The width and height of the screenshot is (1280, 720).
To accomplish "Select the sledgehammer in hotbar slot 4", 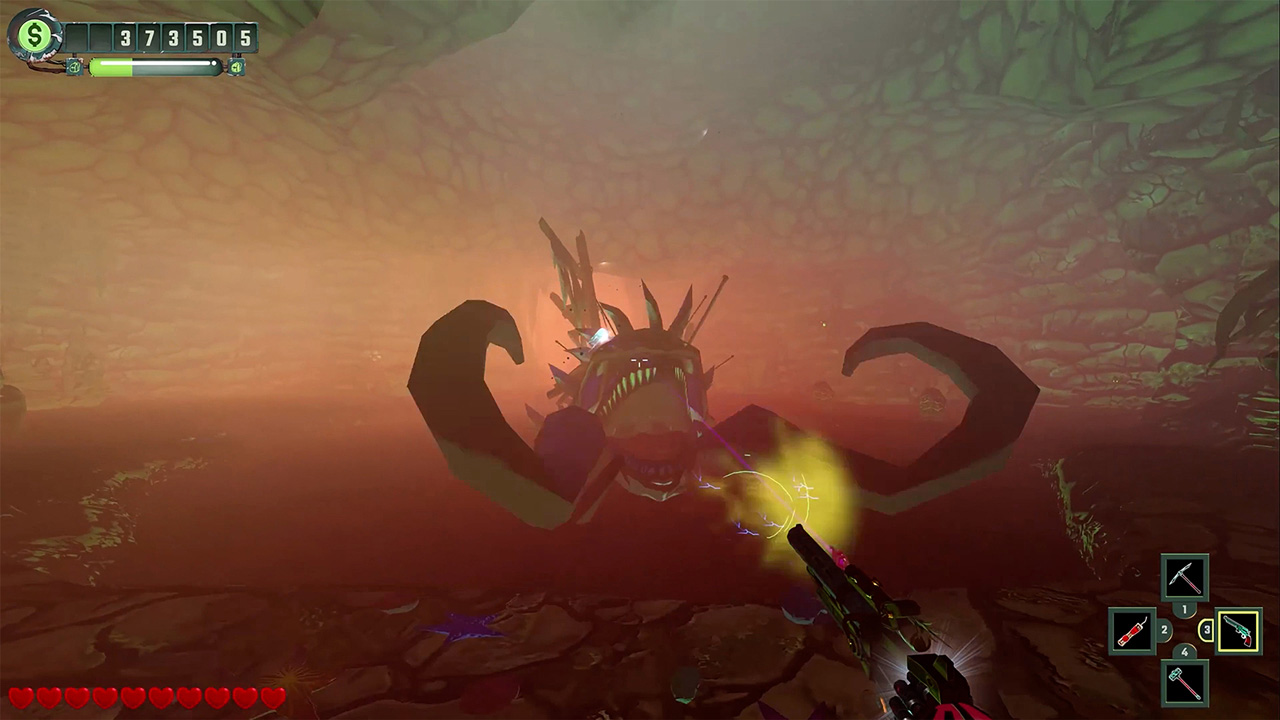I will click(1185, 685).
